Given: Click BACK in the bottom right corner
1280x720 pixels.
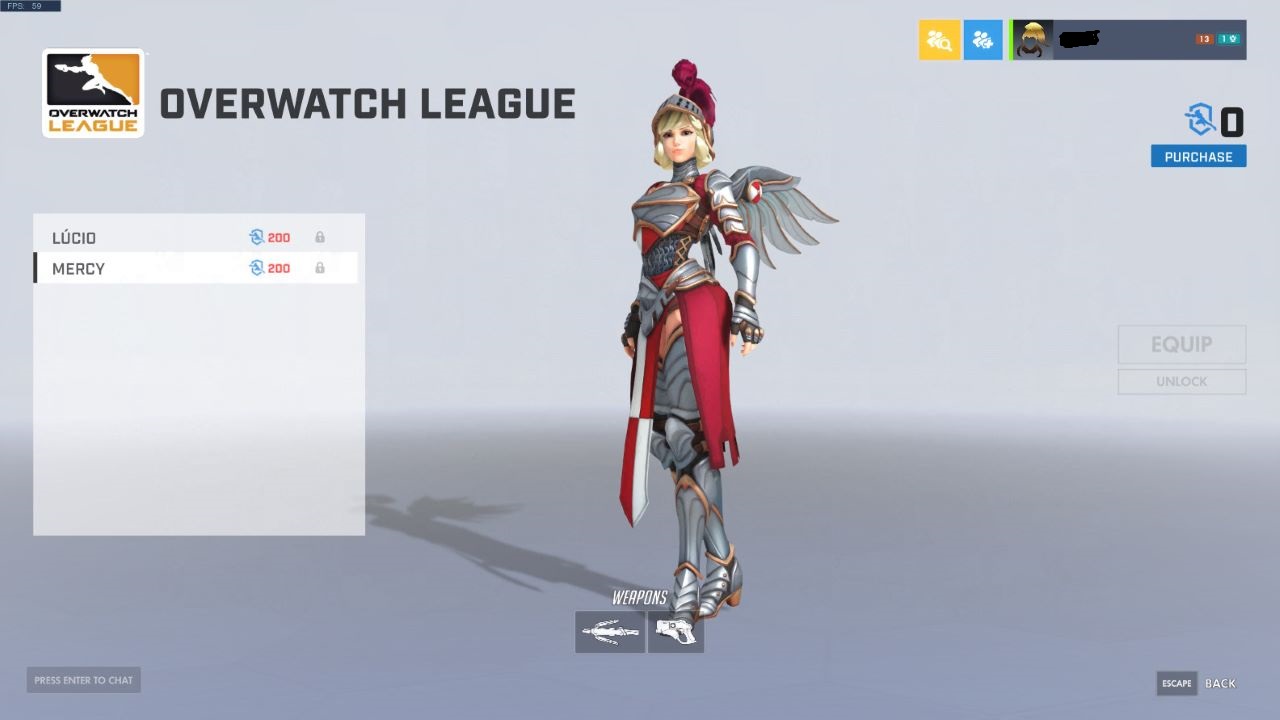Looking at the screenshot, I should 1219,683.
